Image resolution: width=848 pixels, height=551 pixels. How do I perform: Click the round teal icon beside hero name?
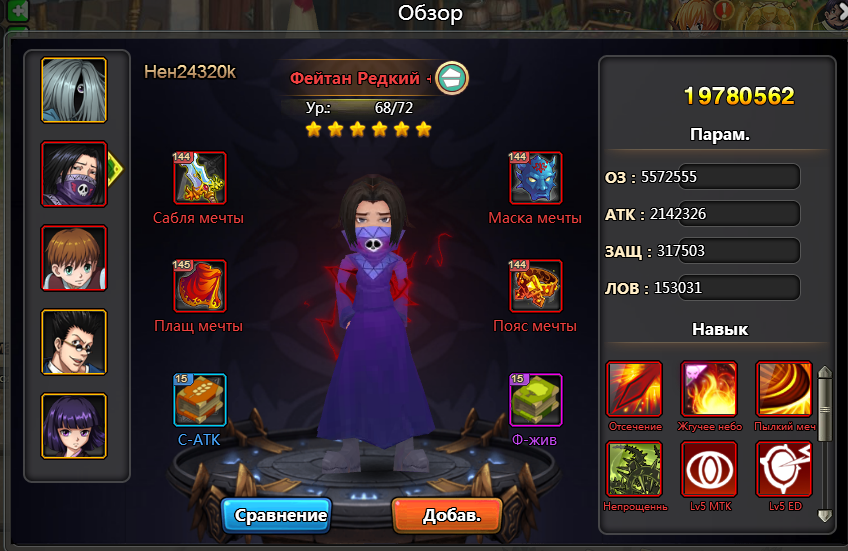[x=452, y=77]
